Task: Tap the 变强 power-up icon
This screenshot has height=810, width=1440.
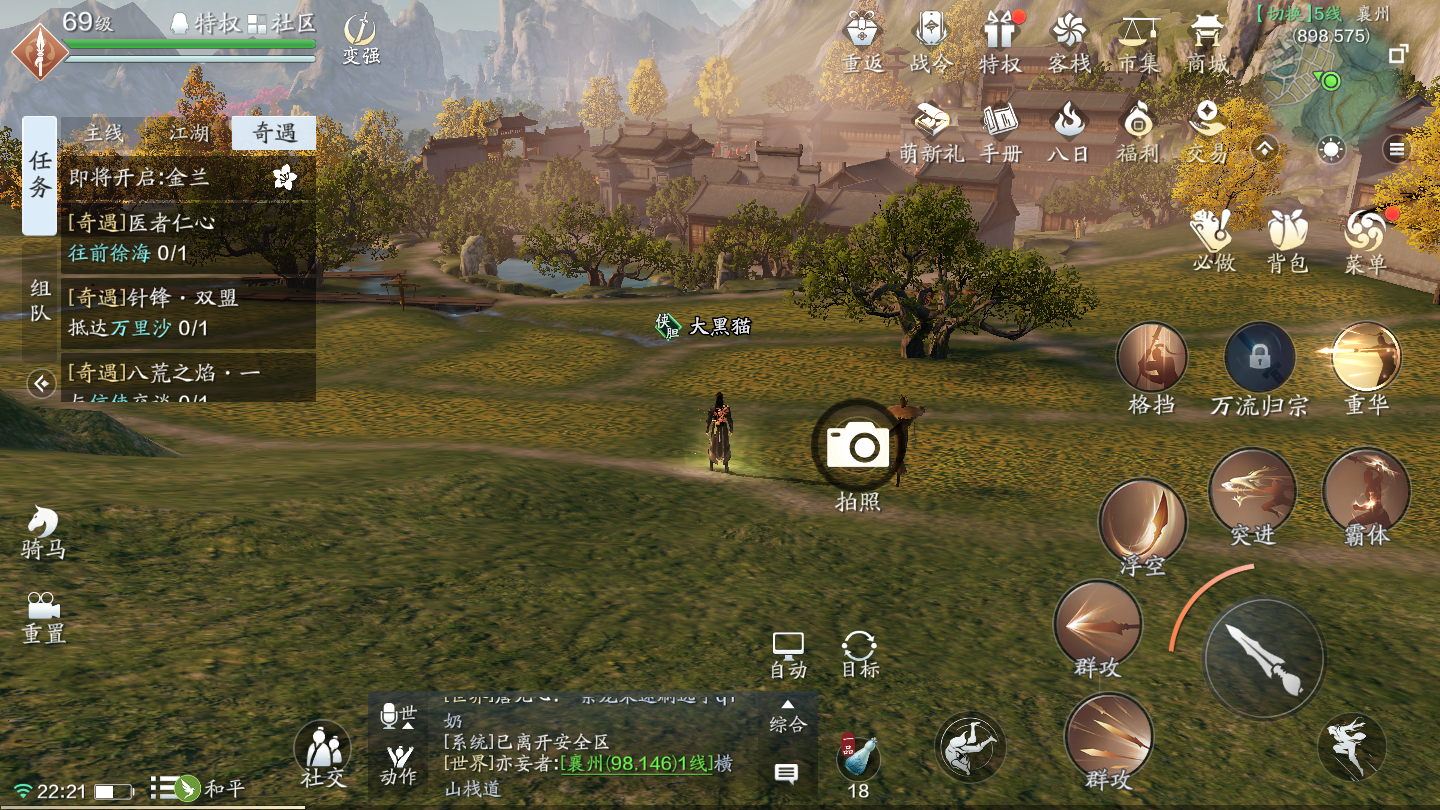Action: pyautogui.click(x=361, y=38)
